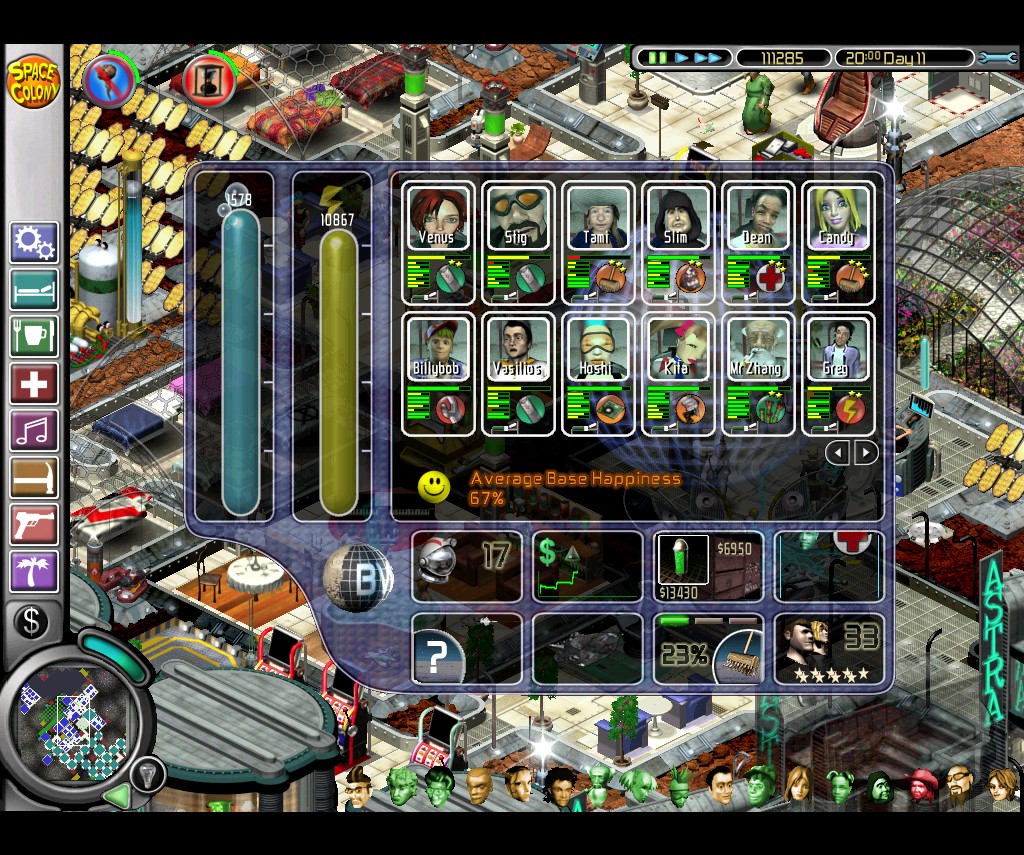Open the bed build category

coord(34,290)
